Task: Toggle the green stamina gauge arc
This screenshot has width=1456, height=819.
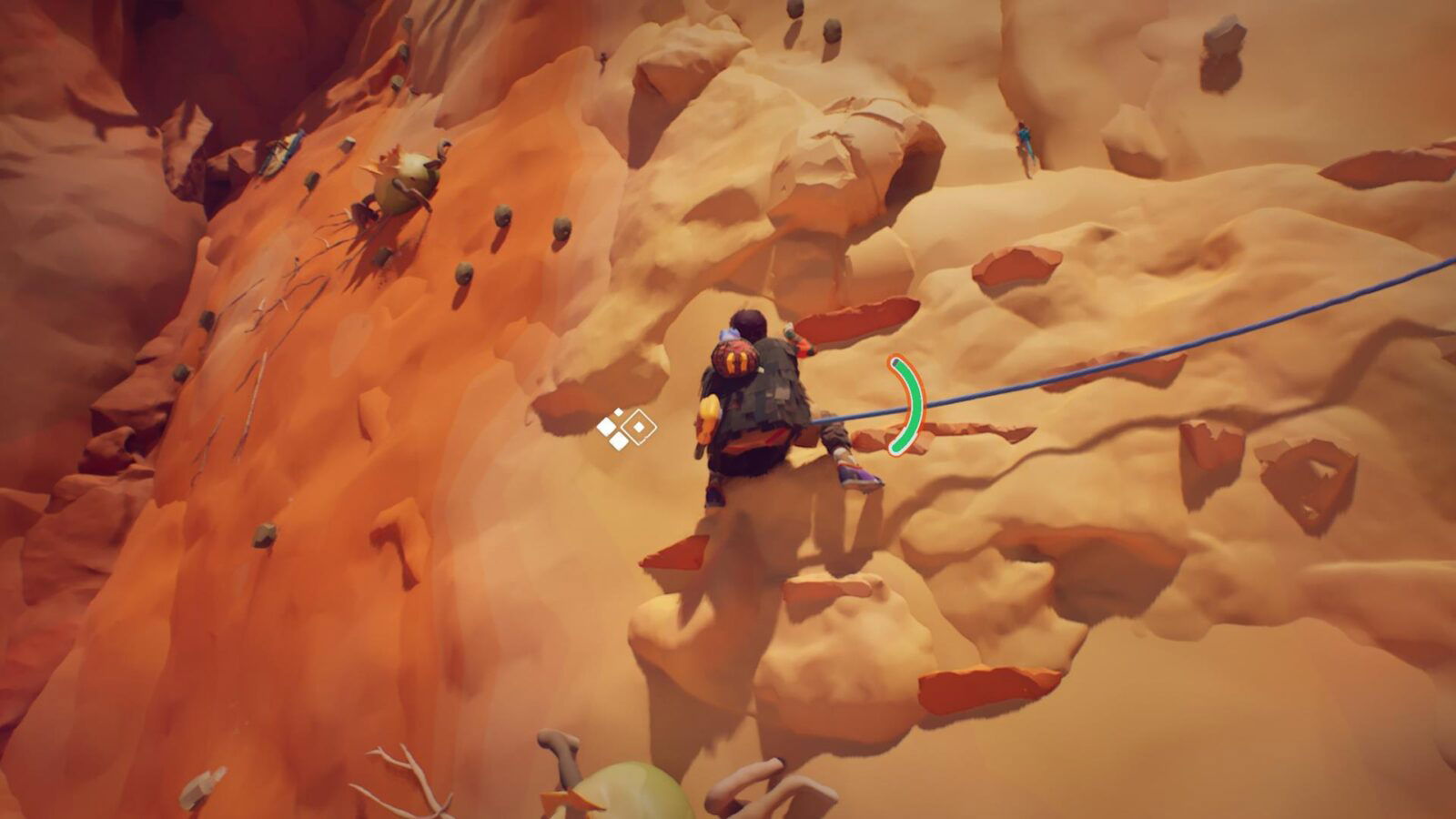Action: (x=910, y=405)
